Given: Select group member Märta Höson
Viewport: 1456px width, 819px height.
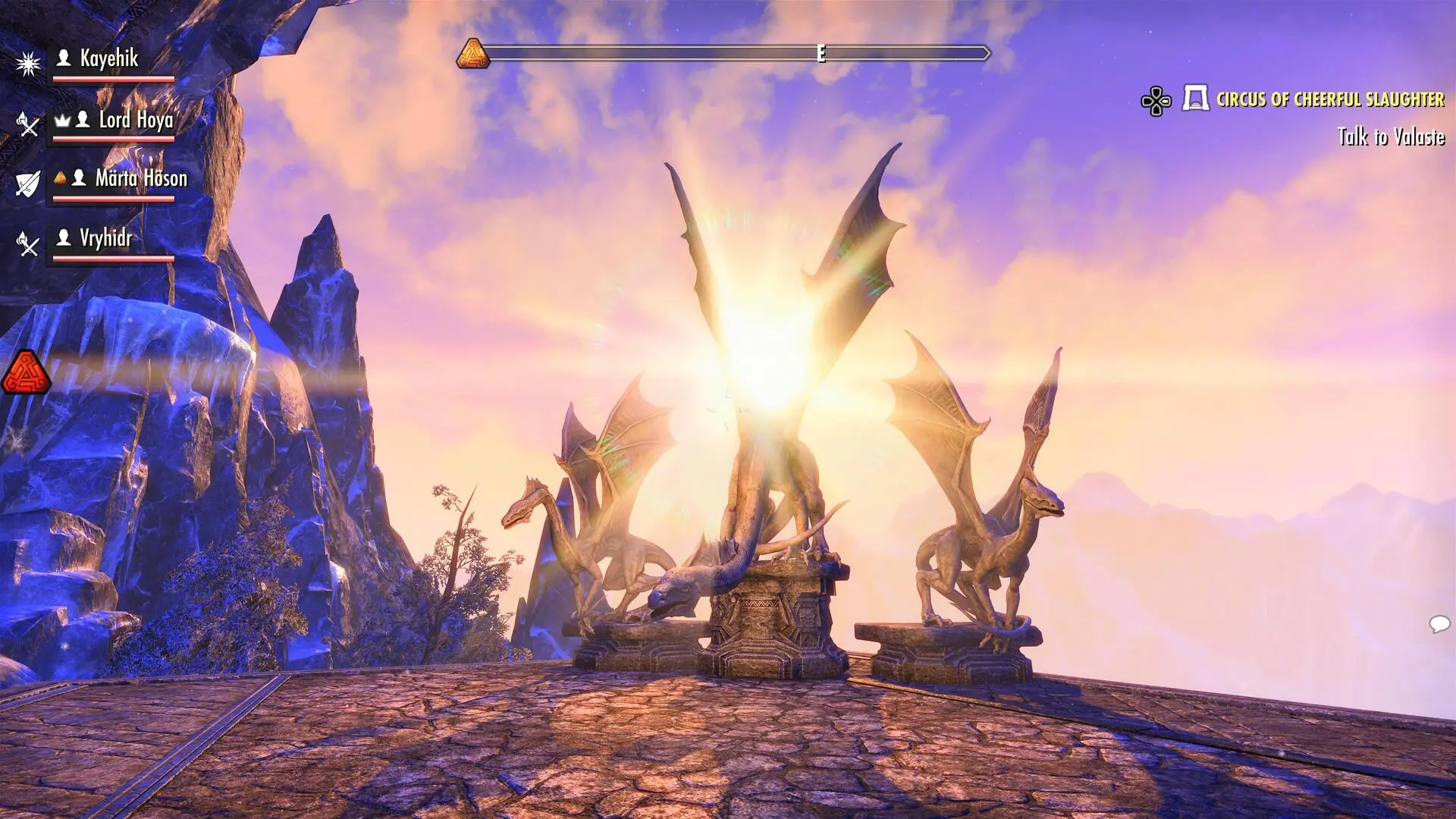Looking at the screenshot, I should click(x=140, y=179).
